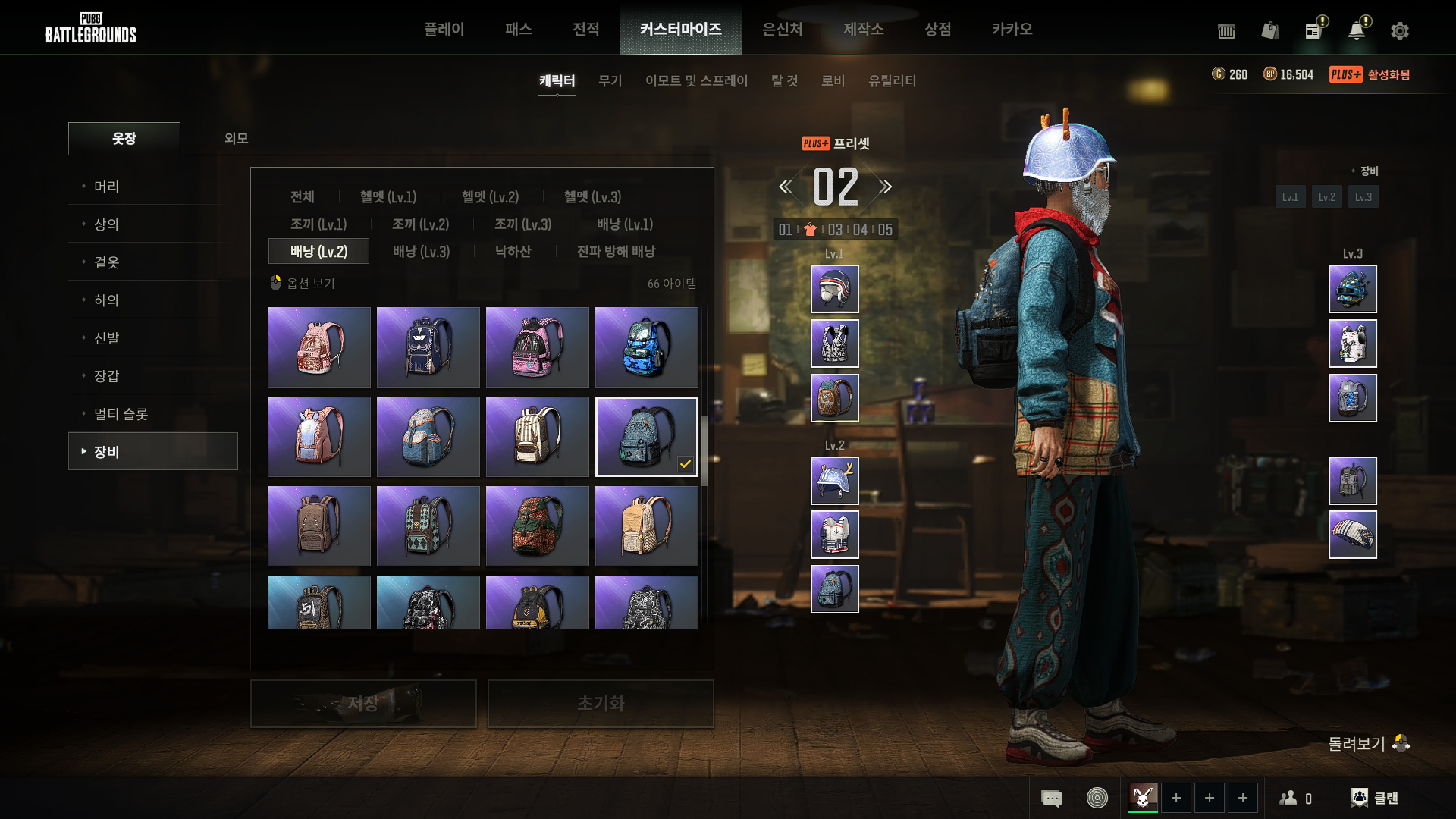Choose the 신발 shoes category
This screenshot has height=819, width=1456.
point(106,338)
